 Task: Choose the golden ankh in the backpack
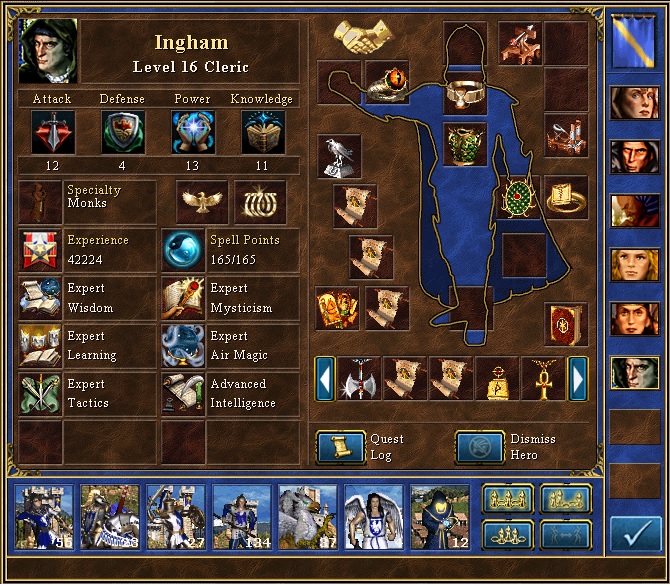[543, 379]
